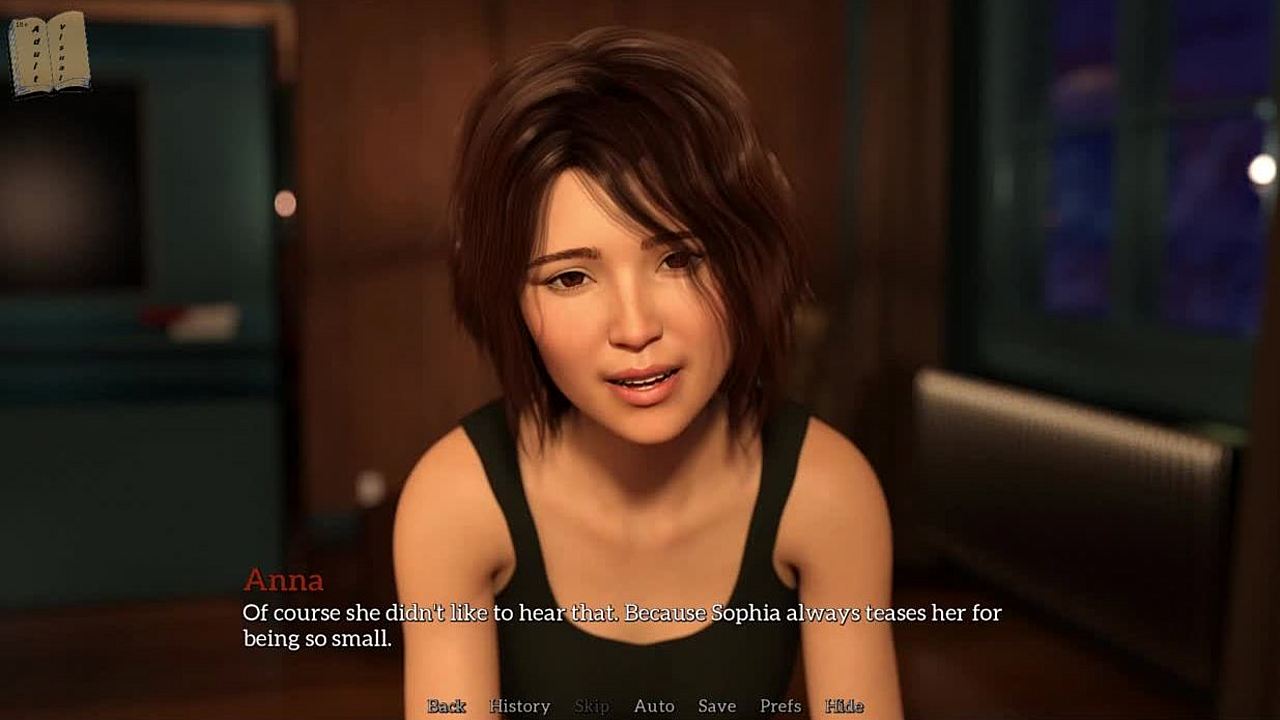Go back to the previous dialogue line
The image size is (1280, 720).
coord(446,706)
